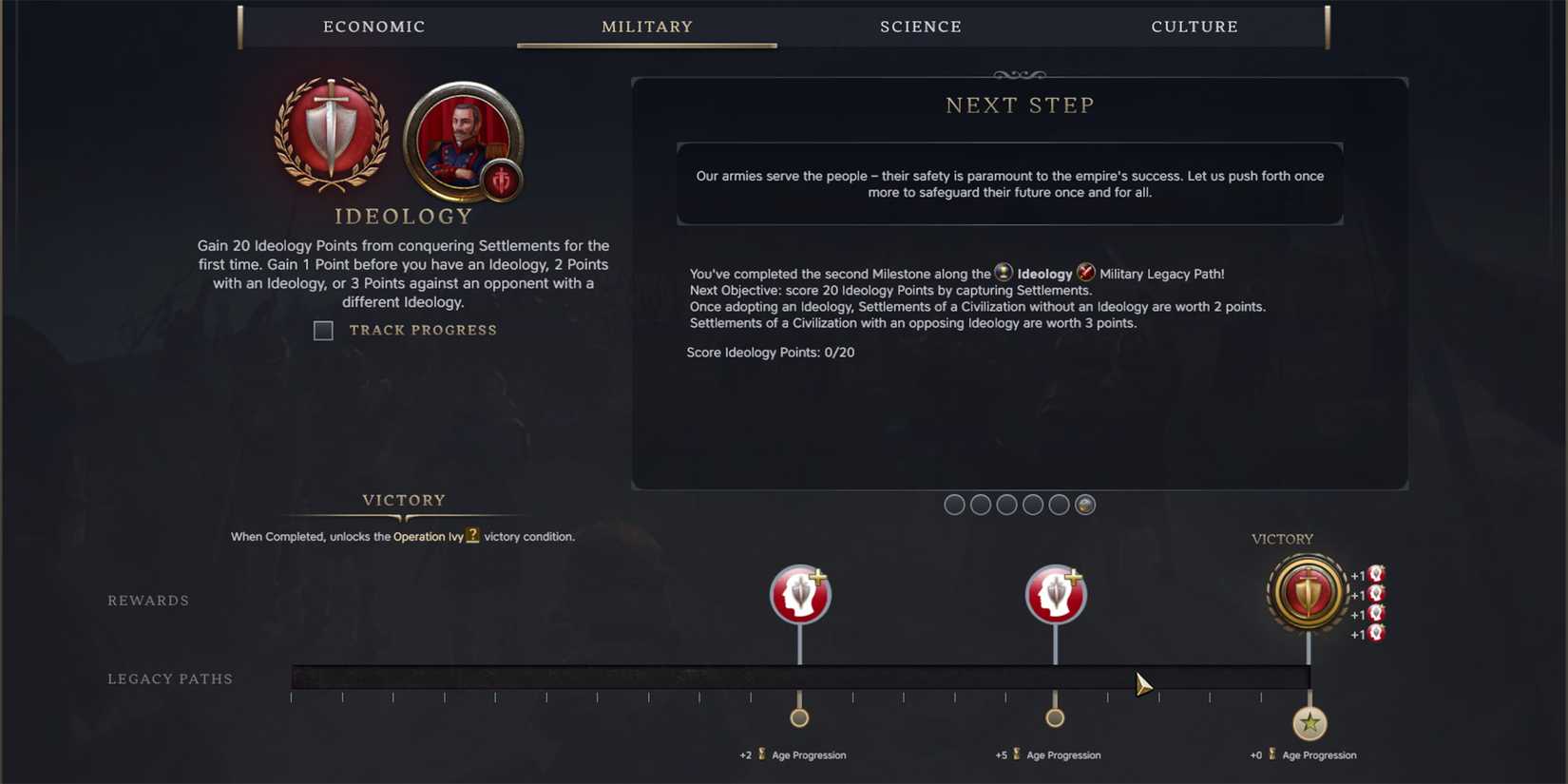This screenshot has height=784, width=1568.
Task: Open the Operation Ivy question mark tooltip icon
Action: [x=472, y=535]
